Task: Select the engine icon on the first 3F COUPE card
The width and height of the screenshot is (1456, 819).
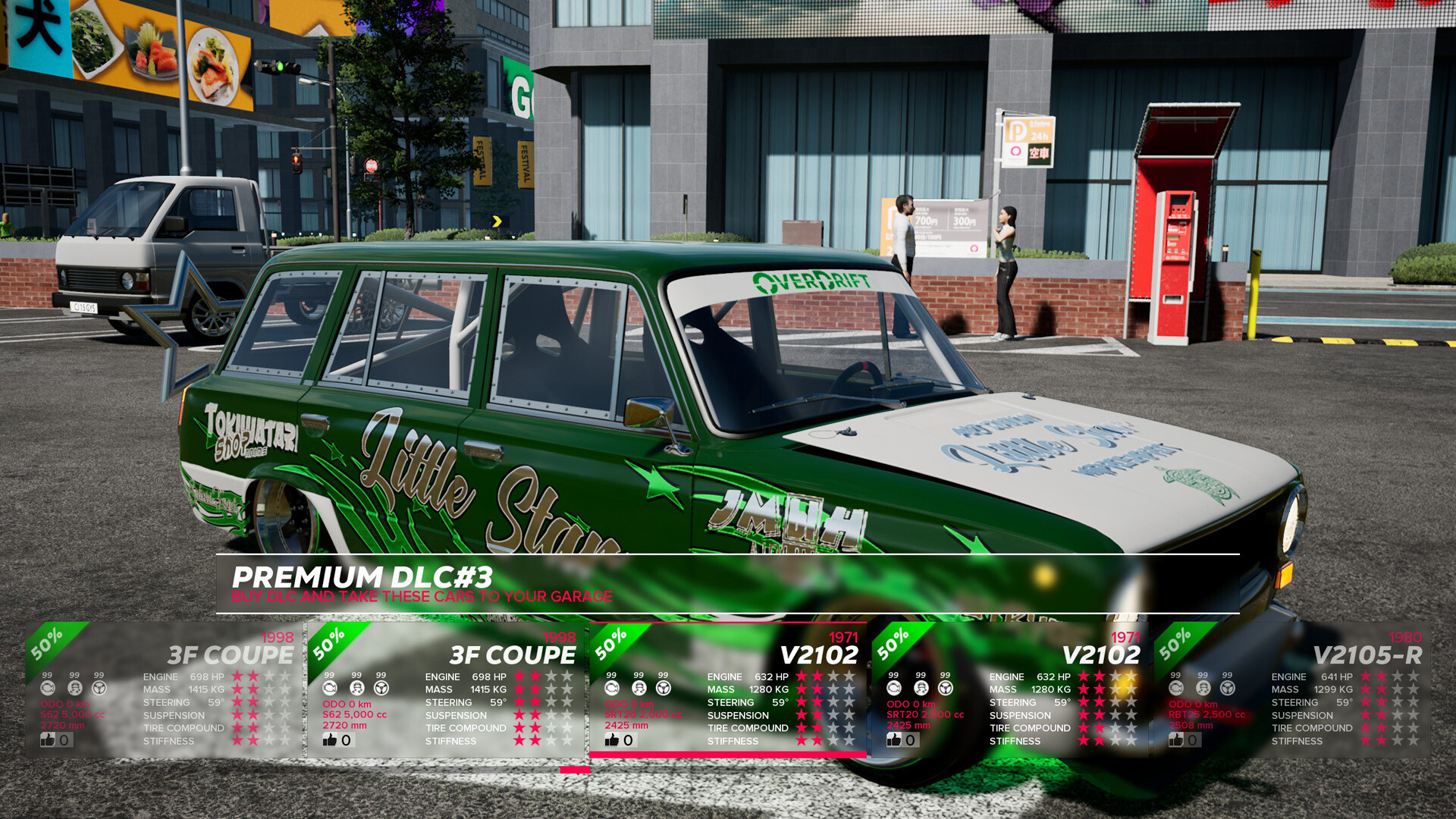Action: 47,688
